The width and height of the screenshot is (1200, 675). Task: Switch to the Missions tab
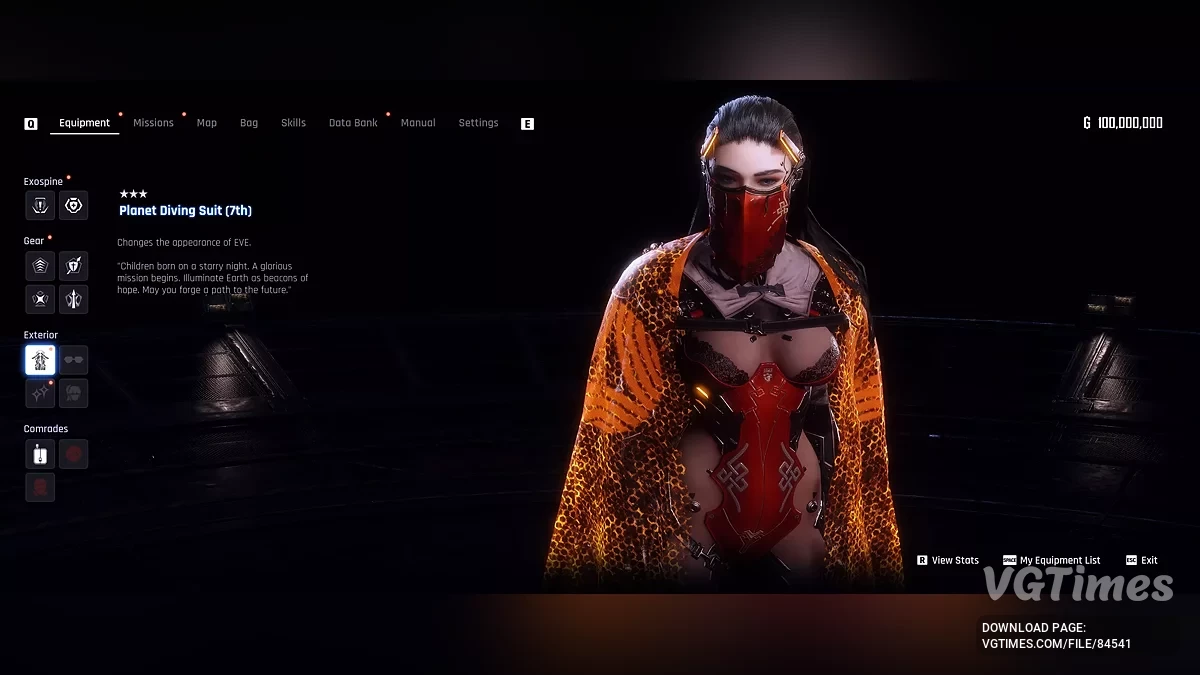coord(153,123)
